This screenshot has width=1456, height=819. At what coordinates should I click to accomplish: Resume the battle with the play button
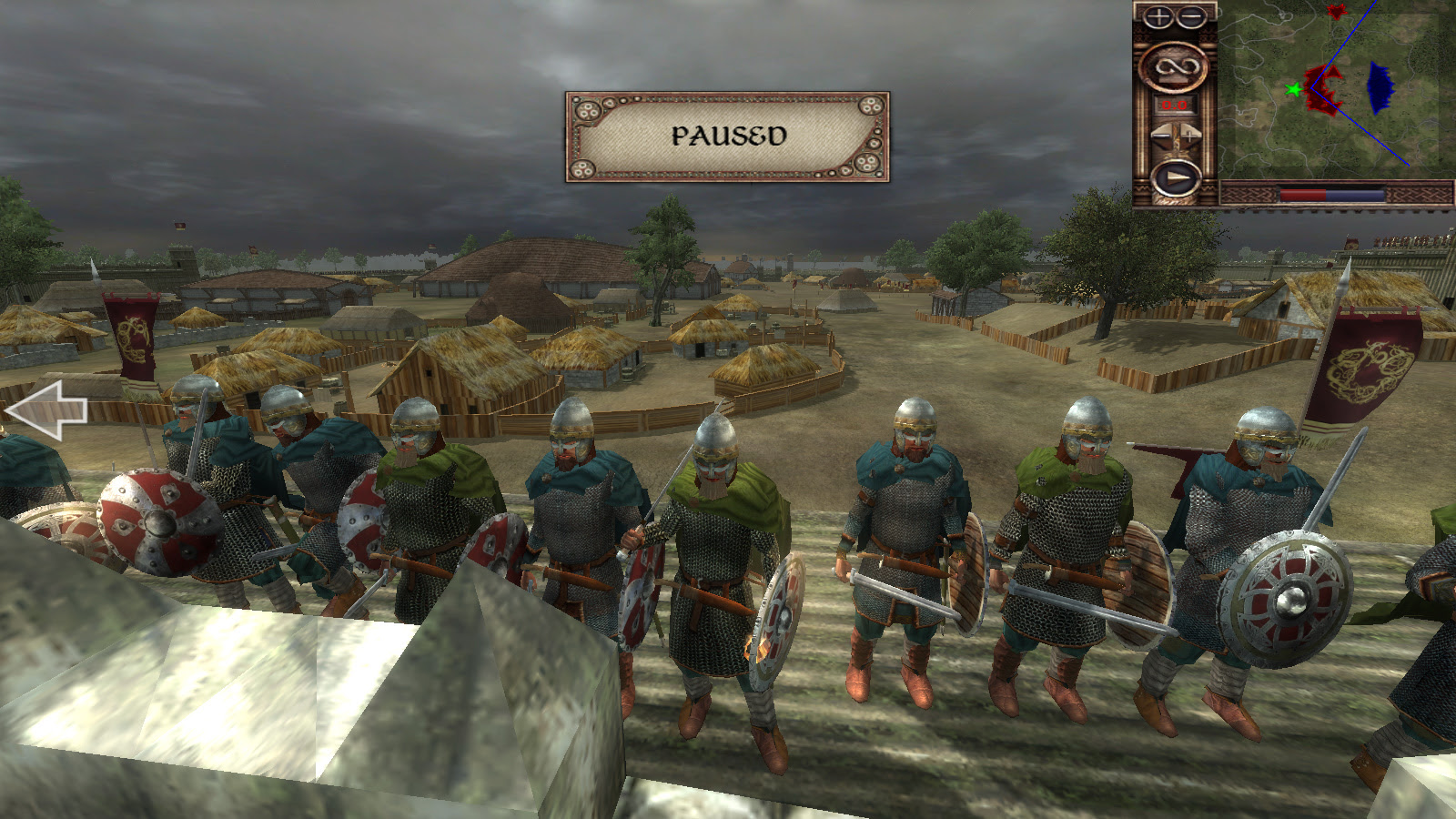pyautogui.click(x=1175, y=178)
